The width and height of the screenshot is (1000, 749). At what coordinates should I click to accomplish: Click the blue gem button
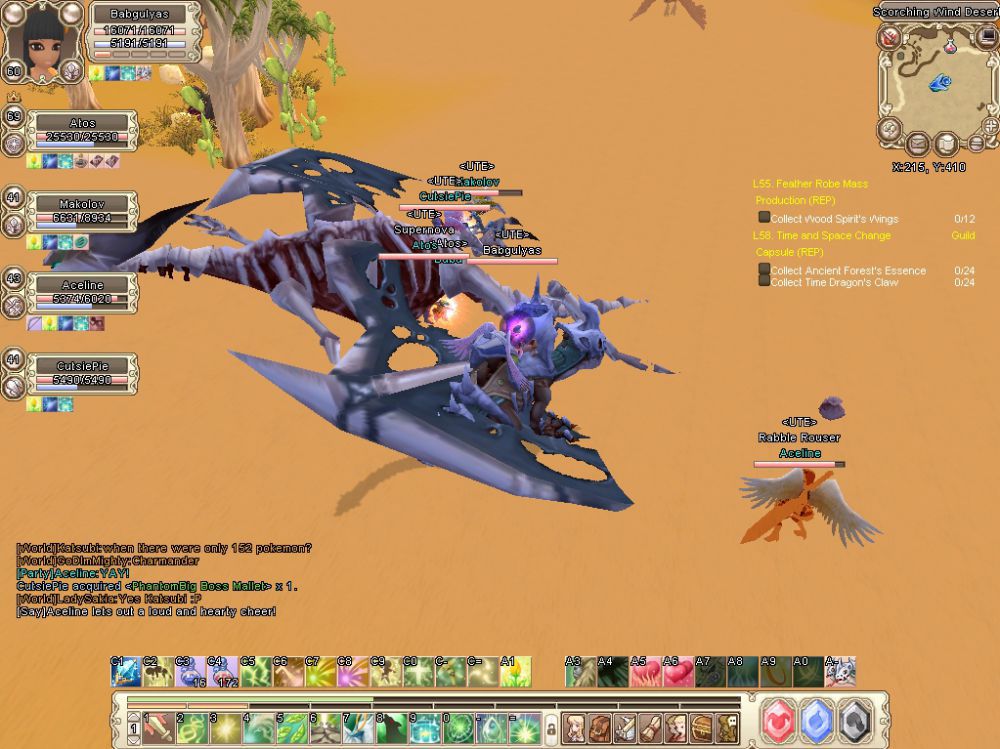[818, 720]
